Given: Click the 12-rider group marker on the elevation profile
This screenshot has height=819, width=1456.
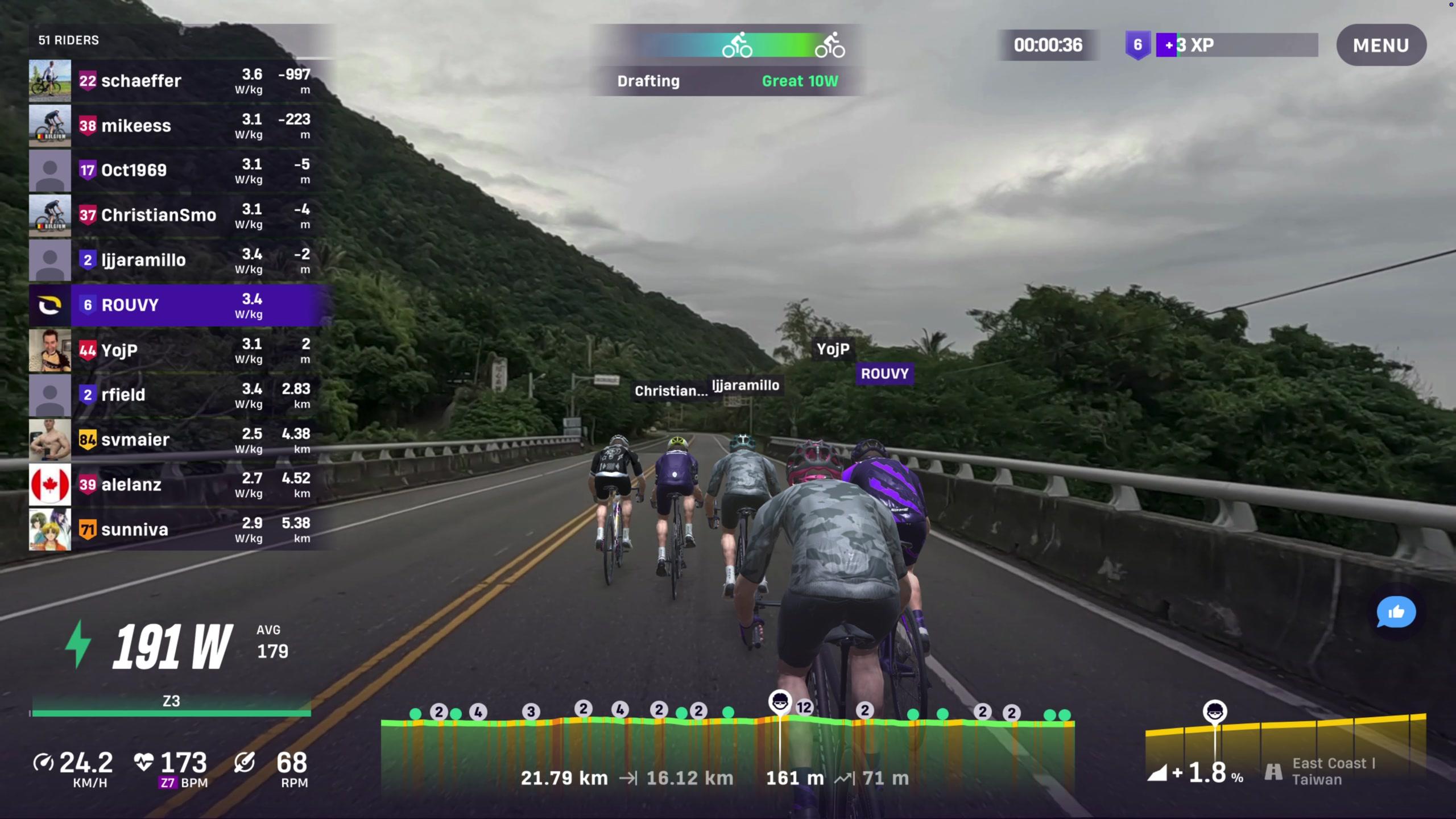Looking at the screenshot, I should pyautogui.click(x=804, y=708).
